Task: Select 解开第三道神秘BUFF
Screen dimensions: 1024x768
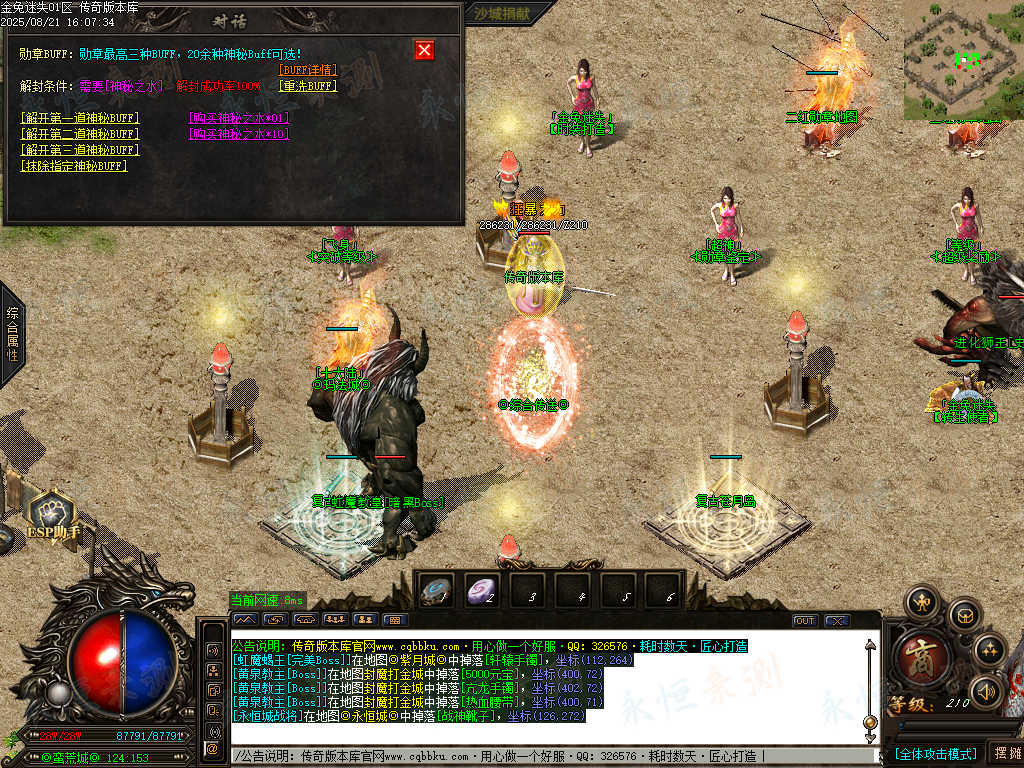Action: coord(80,150)
